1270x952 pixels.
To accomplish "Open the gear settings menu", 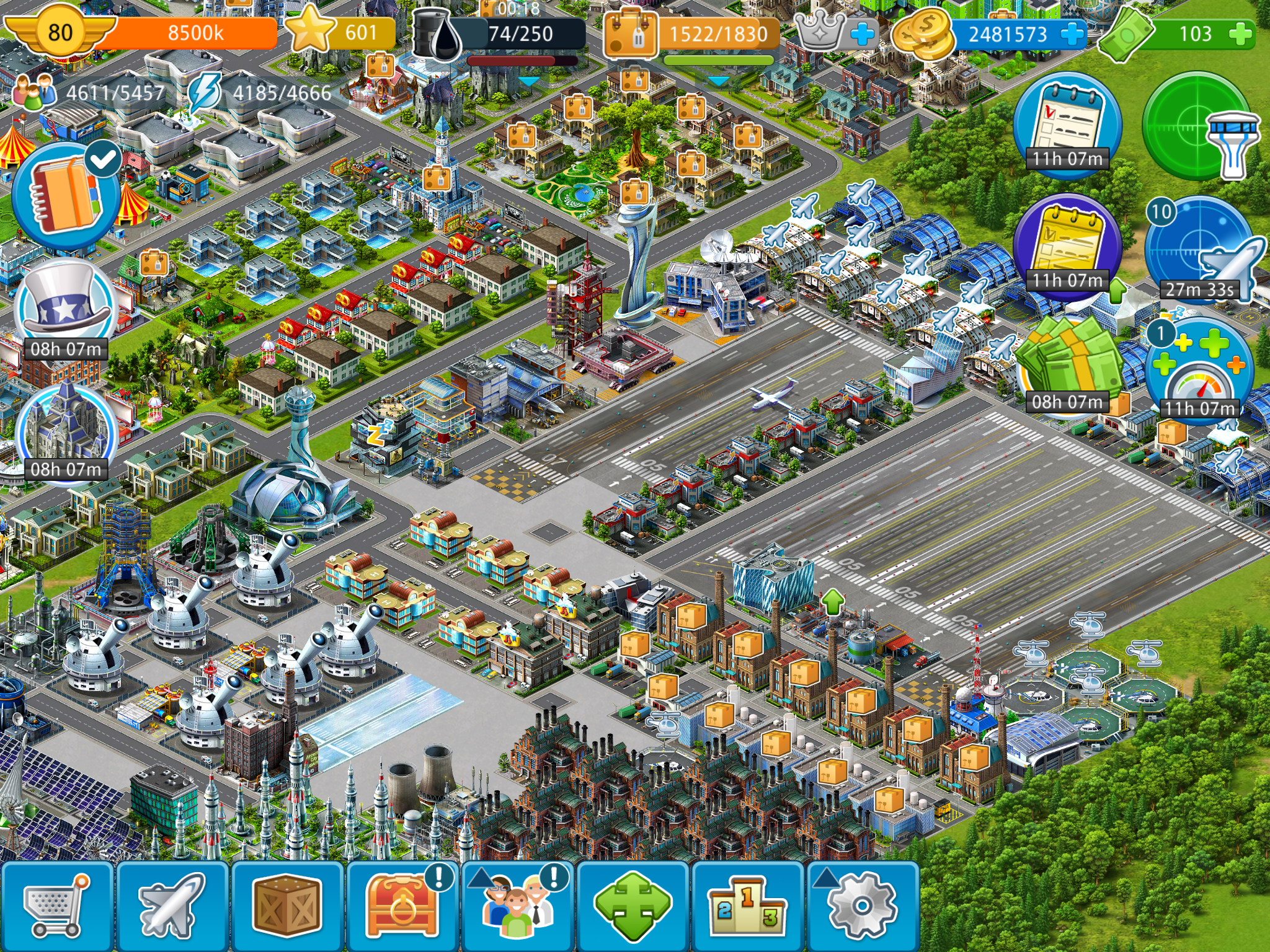I will [x=862, y=906].
